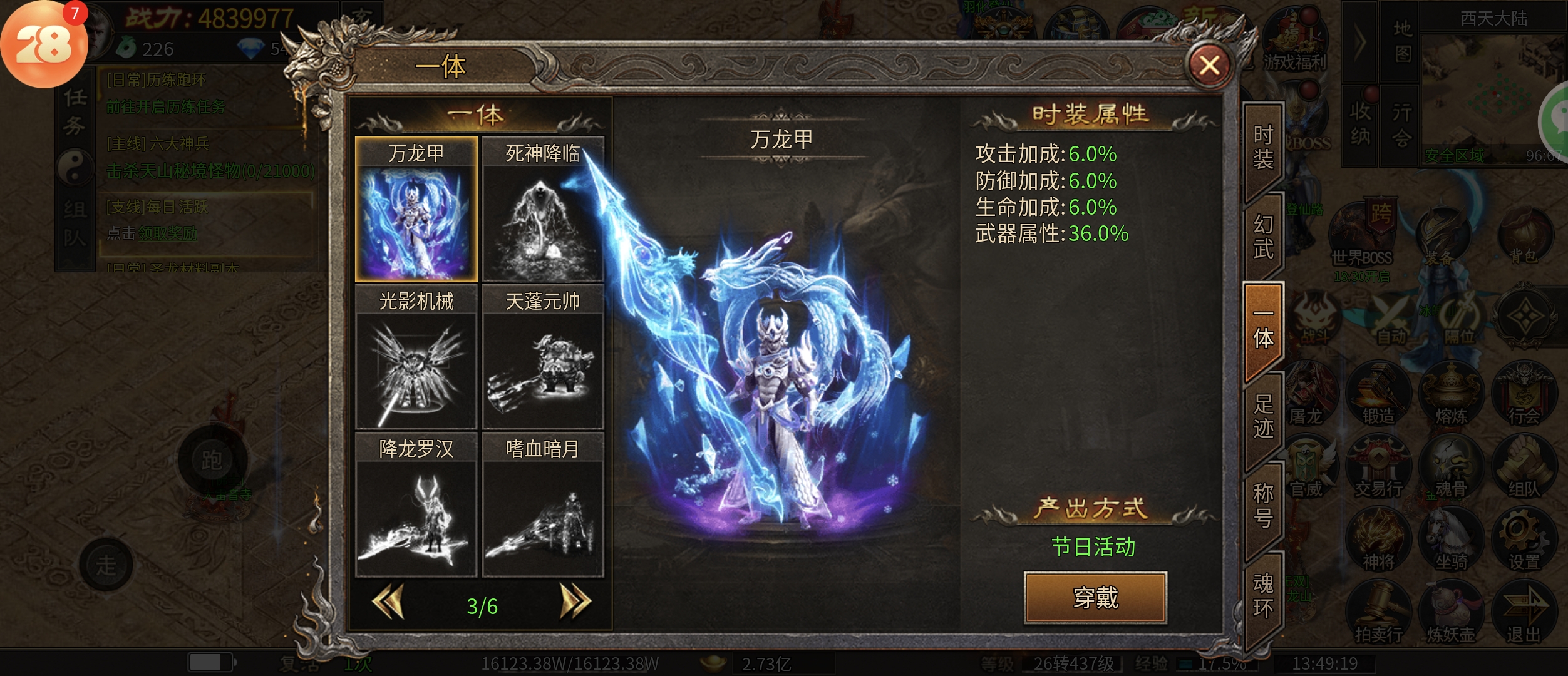1568x676 pixels.
Task: Tap the orange 28 floating badge
Action: 44,45
